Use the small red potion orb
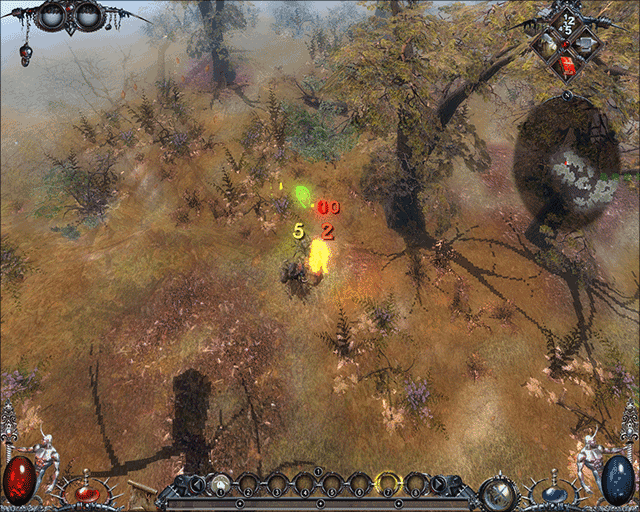Screen dimensions: 640x512 [87, 494]
